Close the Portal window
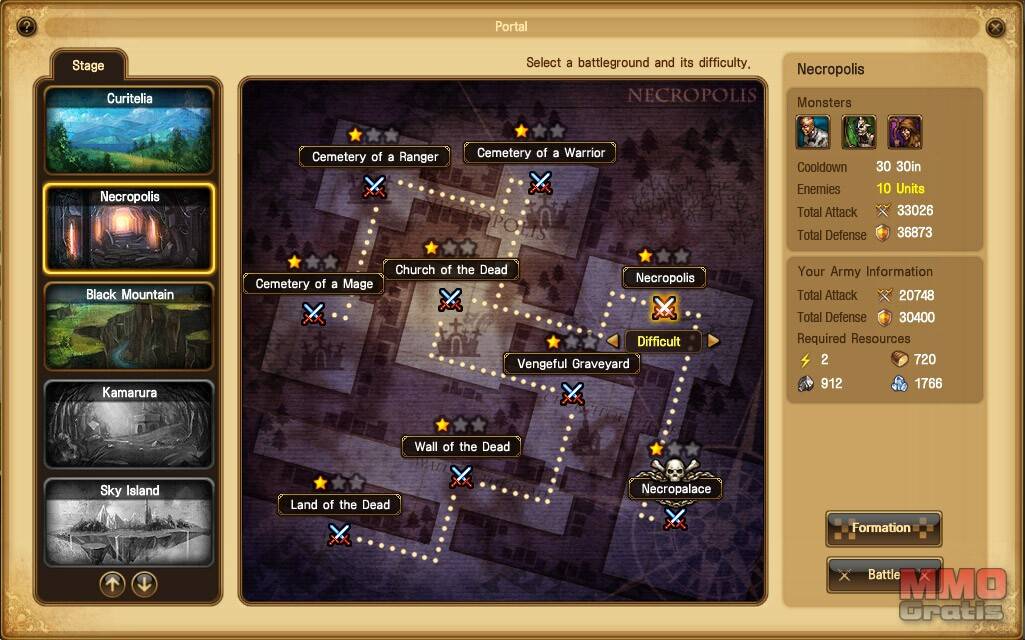Image resolution: width=1025 pixels, height=640 pixels. click(996, 27)
